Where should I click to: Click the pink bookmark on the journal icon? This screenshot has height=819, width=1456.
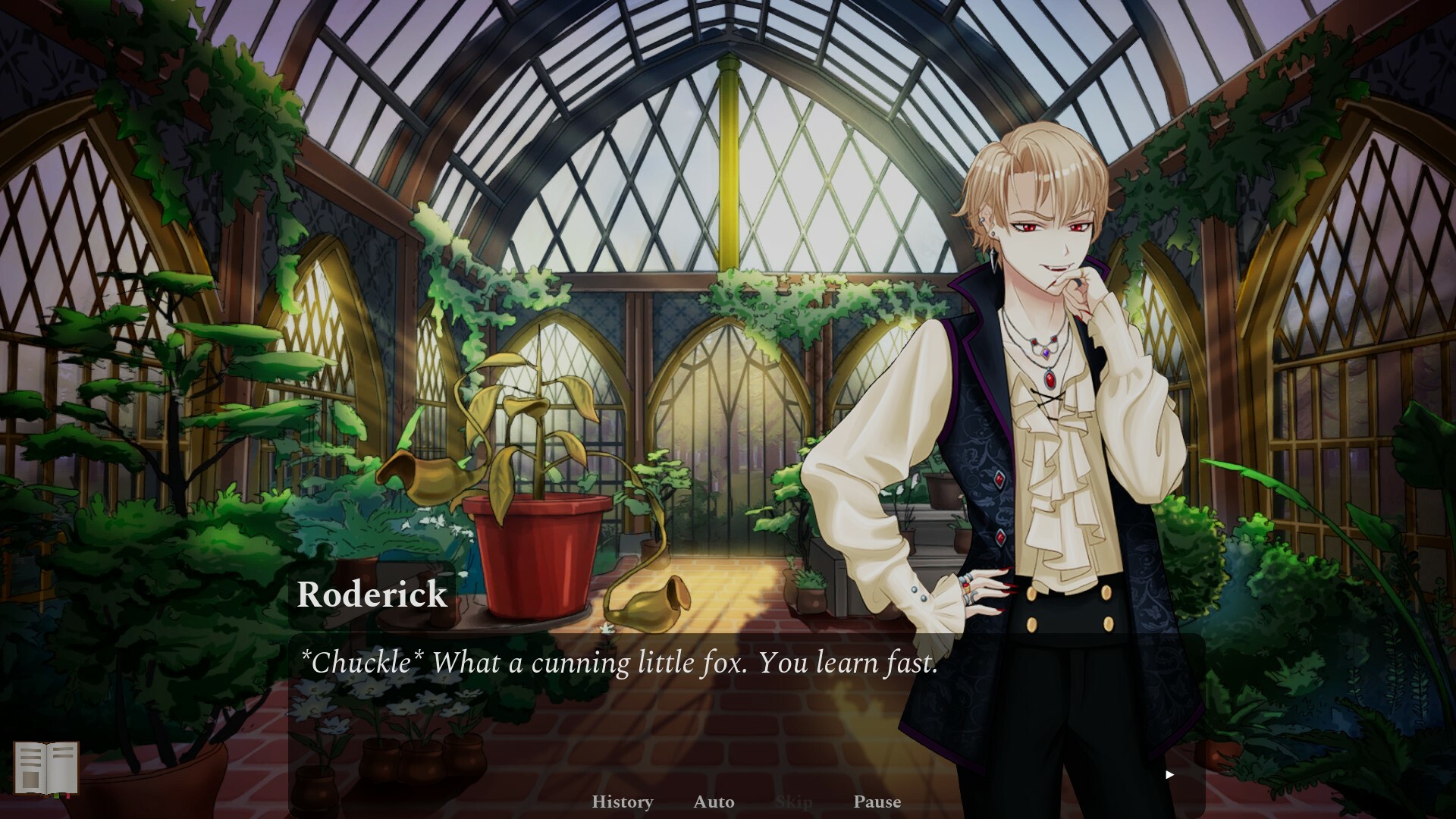(x=68, y=797)
